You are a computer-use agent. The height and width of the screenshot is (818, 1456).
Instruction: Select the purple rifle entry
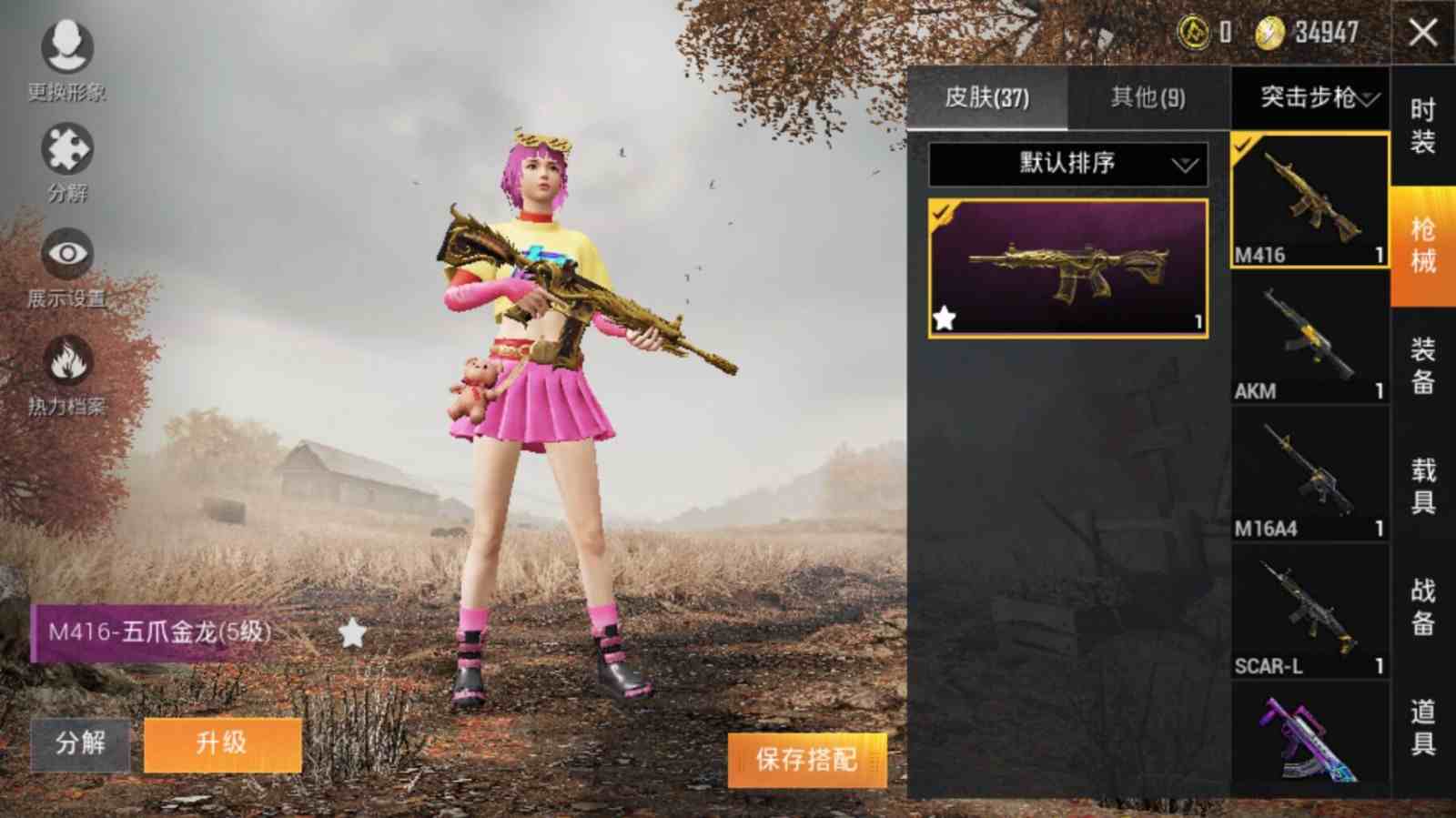point(1309,737)
